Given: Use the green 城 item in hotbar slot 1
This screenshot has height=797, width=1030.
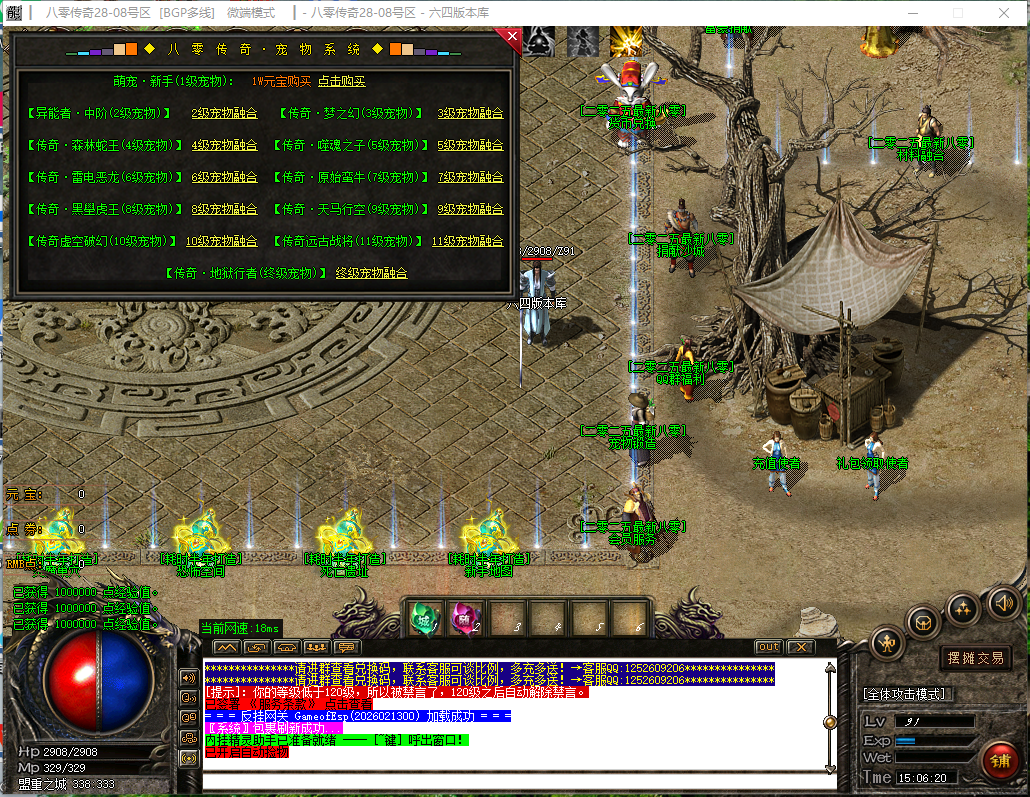Looking at the screenshot, I should (423, 618).
